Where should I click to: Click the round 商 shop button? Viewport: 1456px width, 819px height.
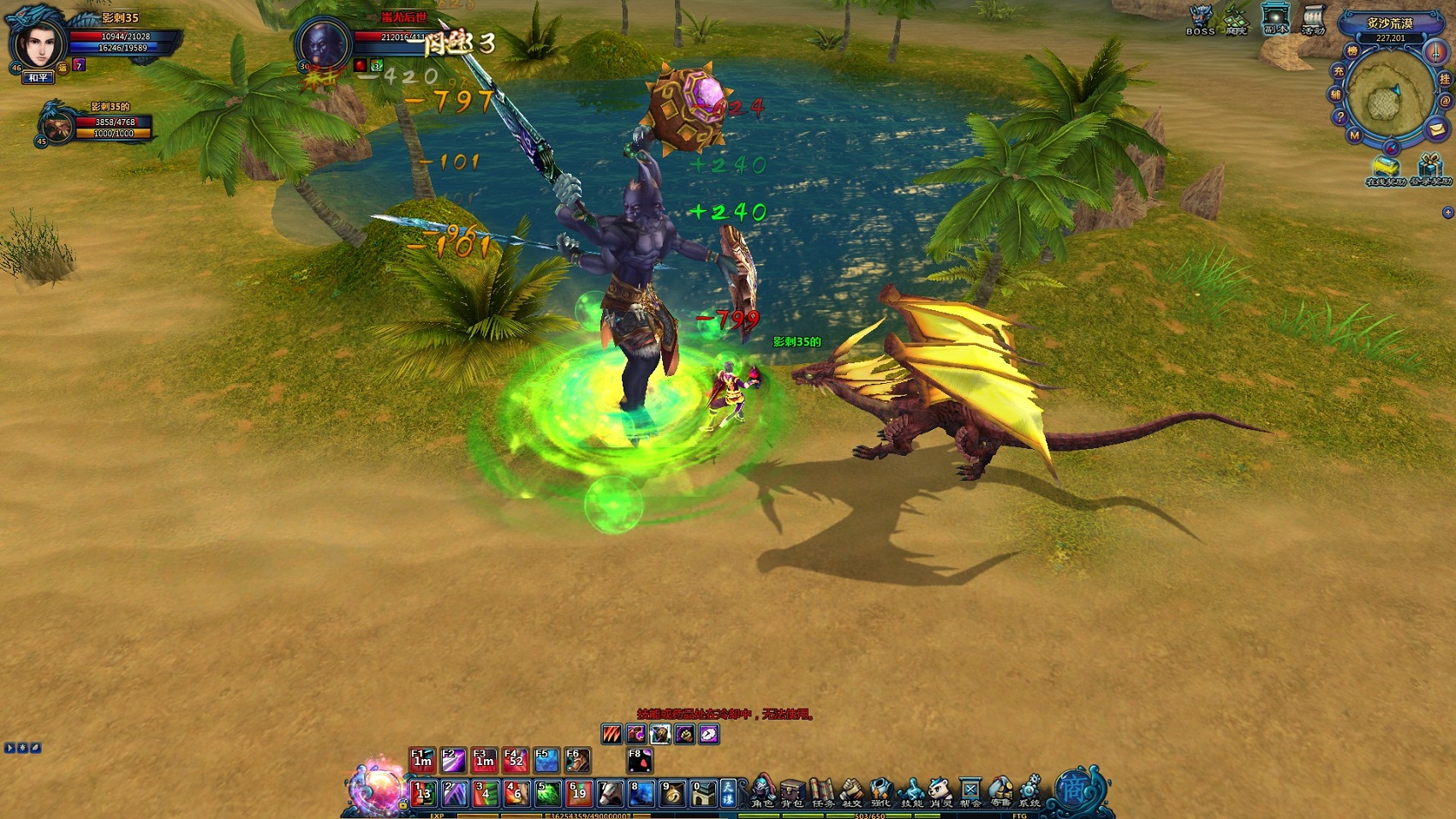(1075, 789)
